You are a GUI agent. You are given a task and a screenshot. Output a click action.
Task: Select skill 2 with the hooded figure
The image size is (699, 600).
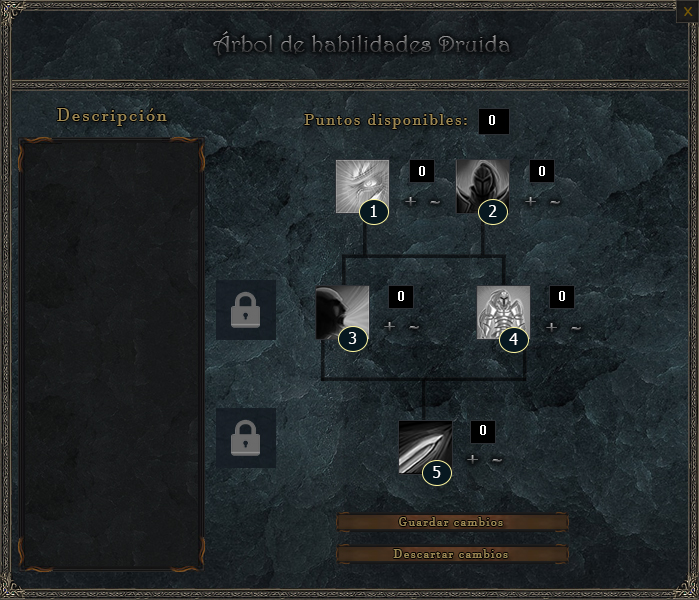coord(483,186)
